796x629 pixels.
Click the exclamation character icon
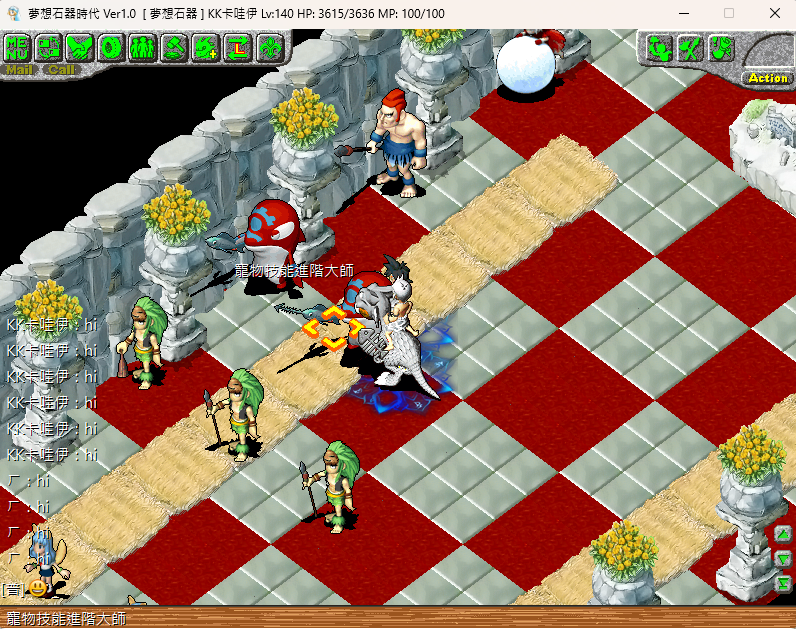click(x=720, y=47)
